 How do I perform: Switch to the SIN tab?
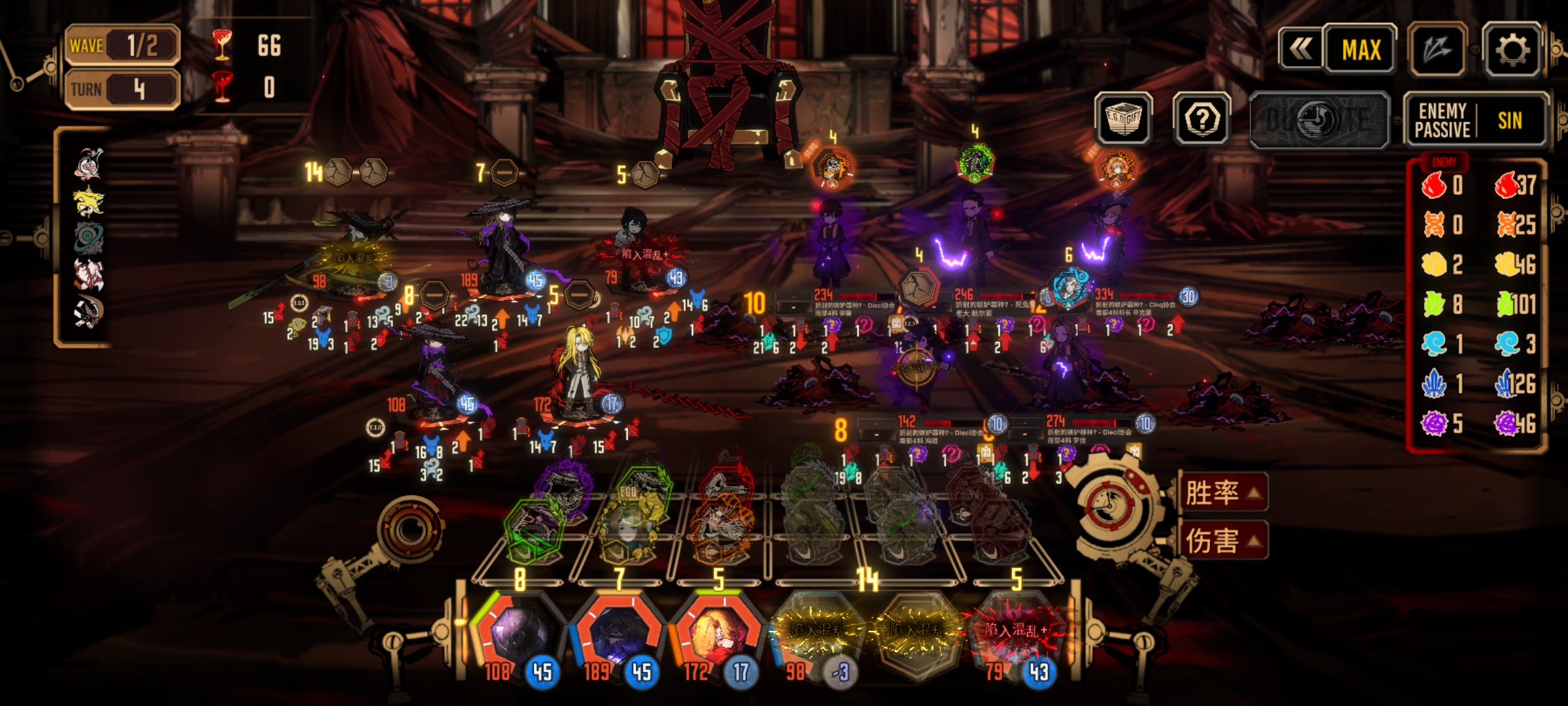[x=1509, y=120]
